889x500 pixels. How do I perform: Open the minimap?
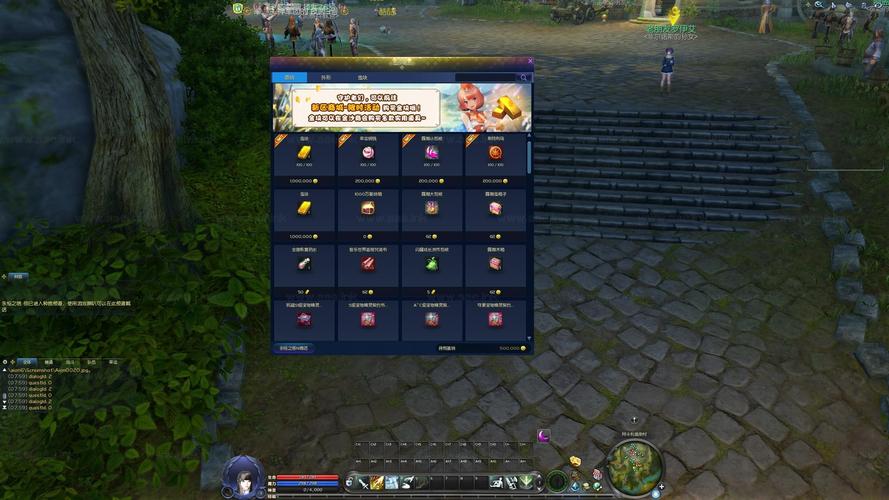click(633, 463)
